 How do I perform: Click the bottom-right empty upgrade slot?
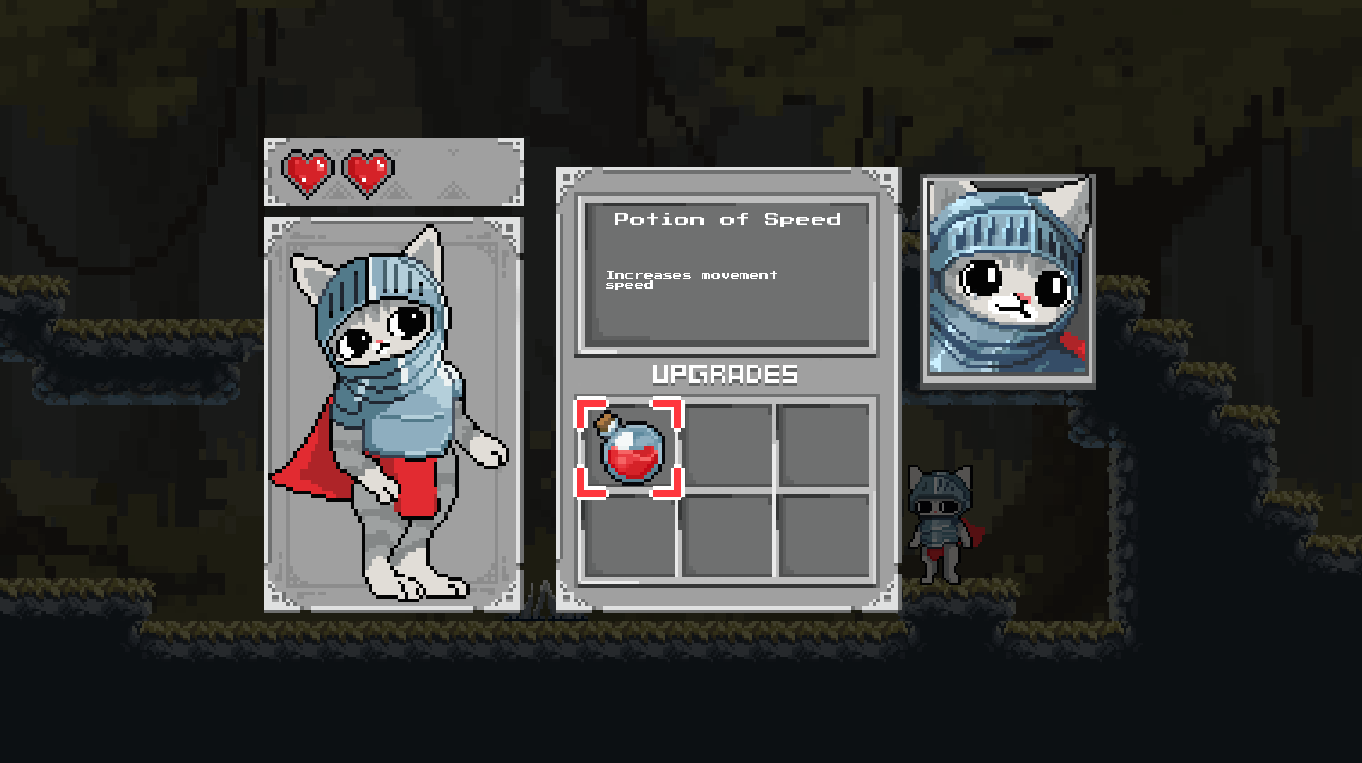pos(826,536)
